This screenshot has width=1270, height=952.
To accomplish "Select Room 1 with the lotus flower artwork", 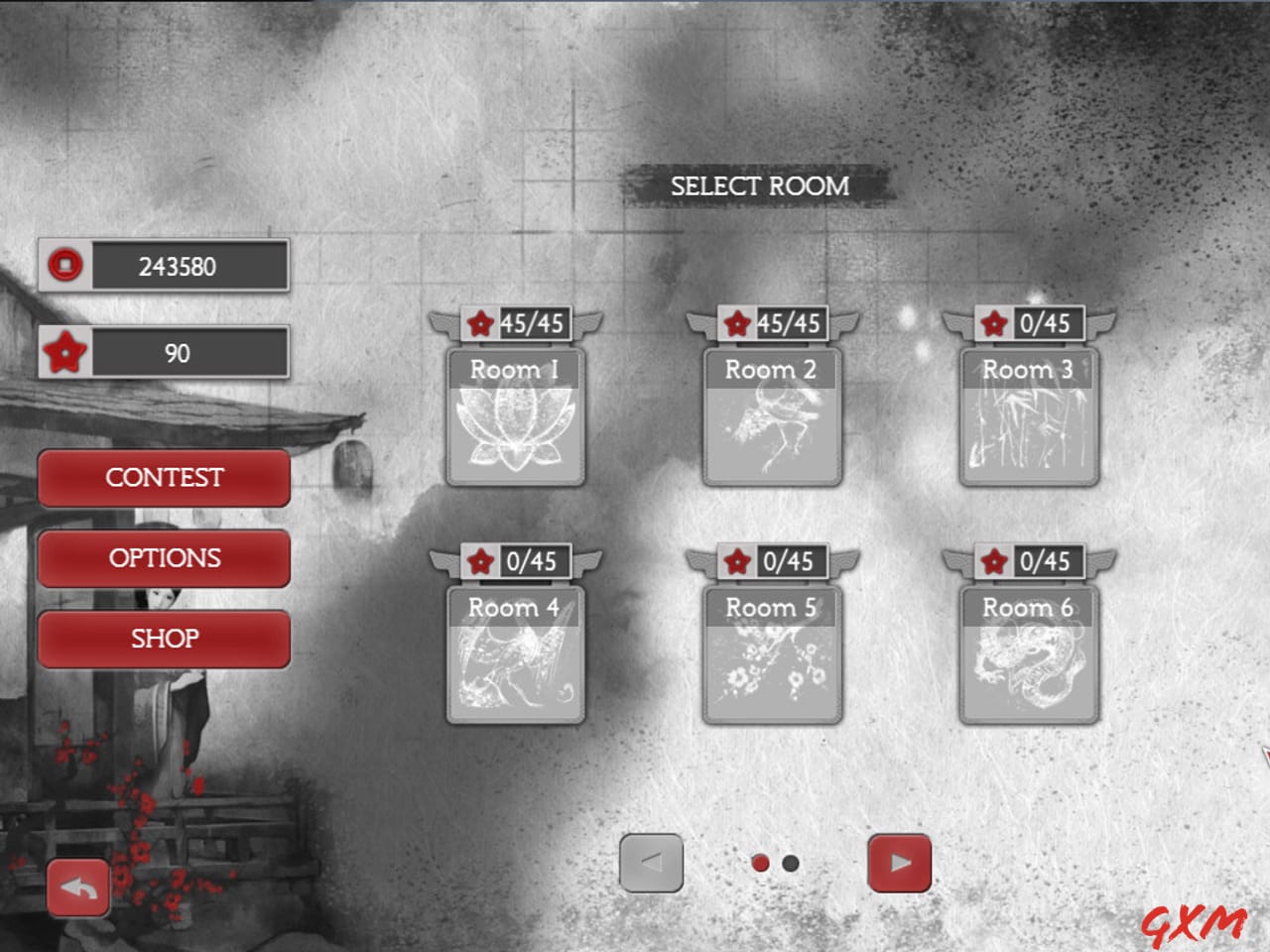I will coord(516,426).
